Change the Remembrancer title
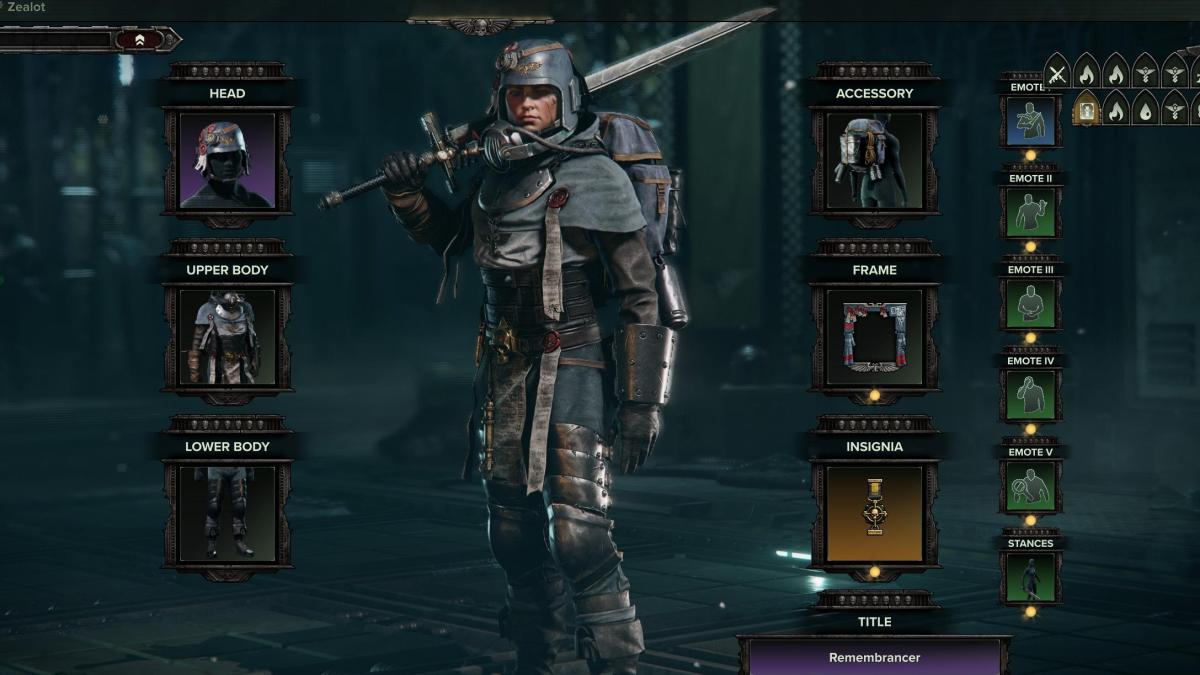The image size is (1200, 675). pos(874,657)
